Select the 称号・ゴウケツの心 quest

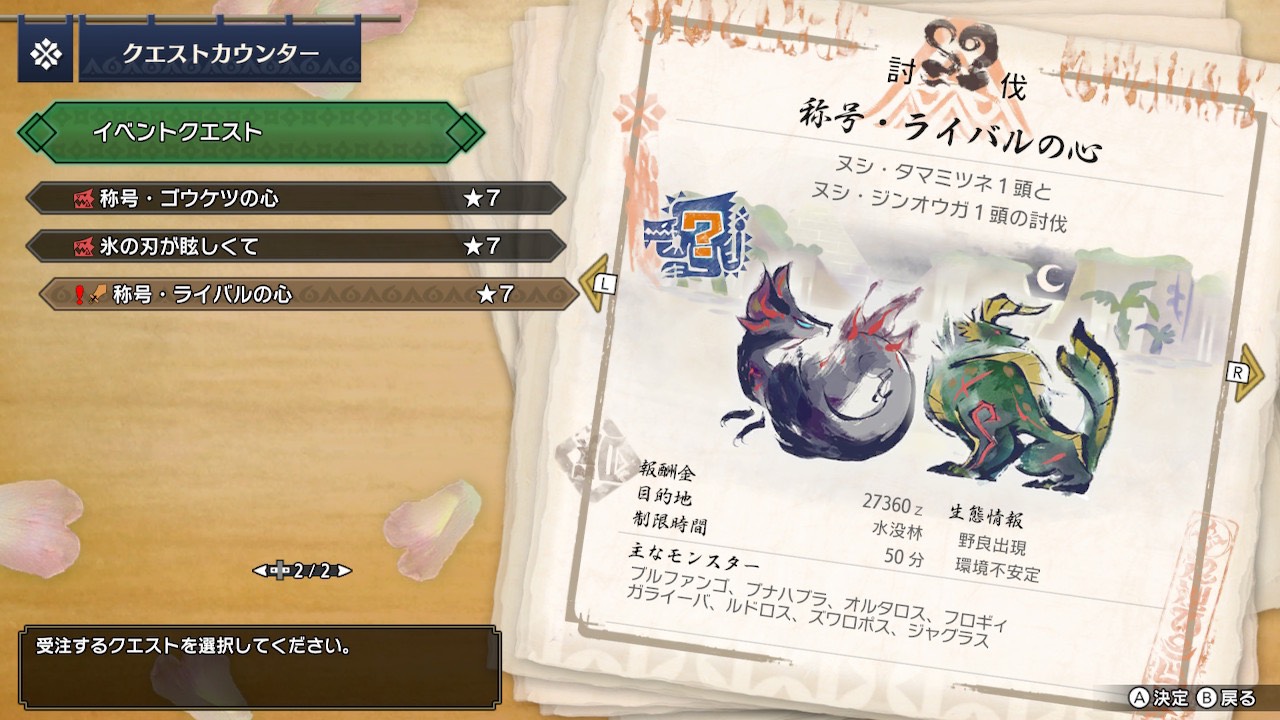pyautogui.click(x=295, y=198)
